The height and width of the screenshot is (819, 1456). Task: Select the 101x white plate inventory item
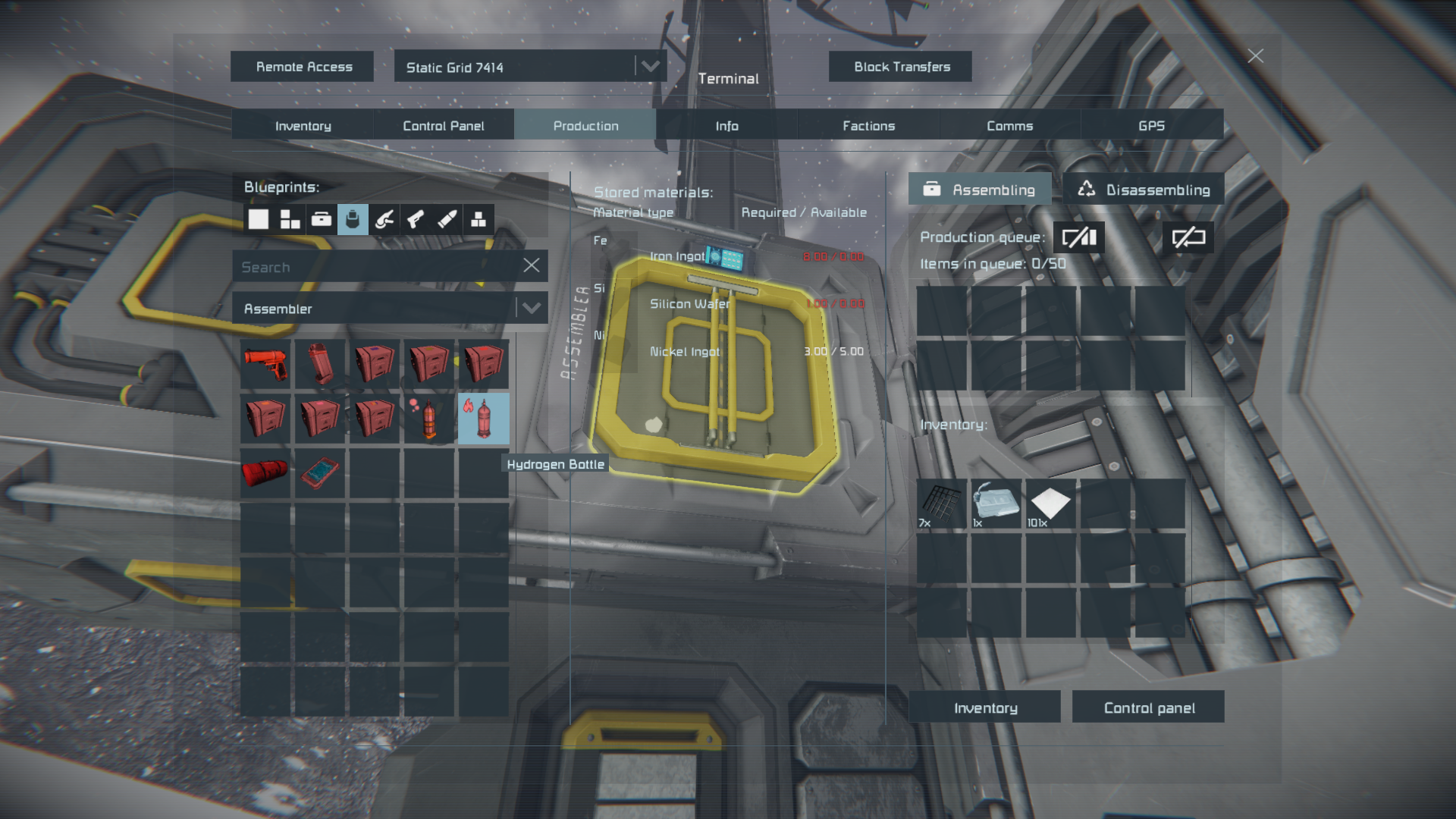coord(1050,503)
